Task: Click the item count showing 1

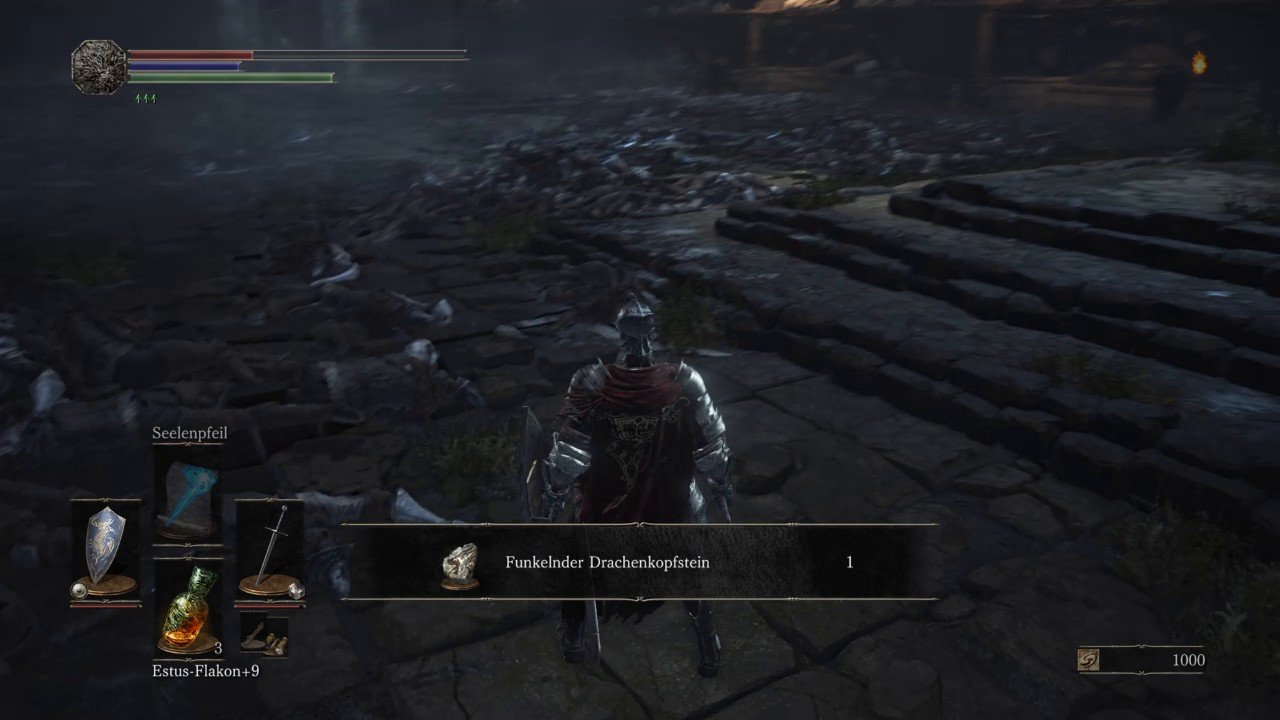Action: point(849,562)
